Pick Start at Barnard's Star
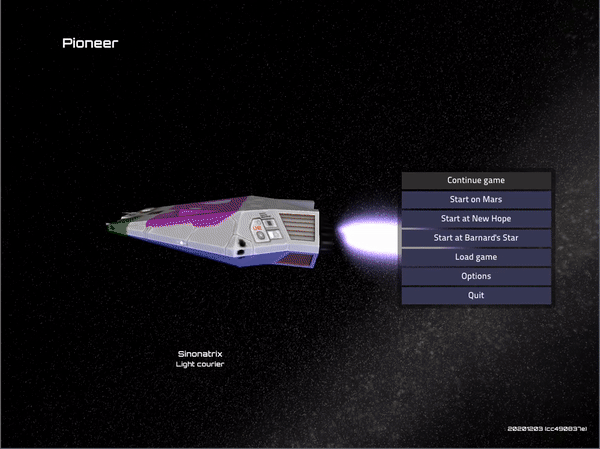Viewport: 600px width, 449px height. click(x=476, y=238)
